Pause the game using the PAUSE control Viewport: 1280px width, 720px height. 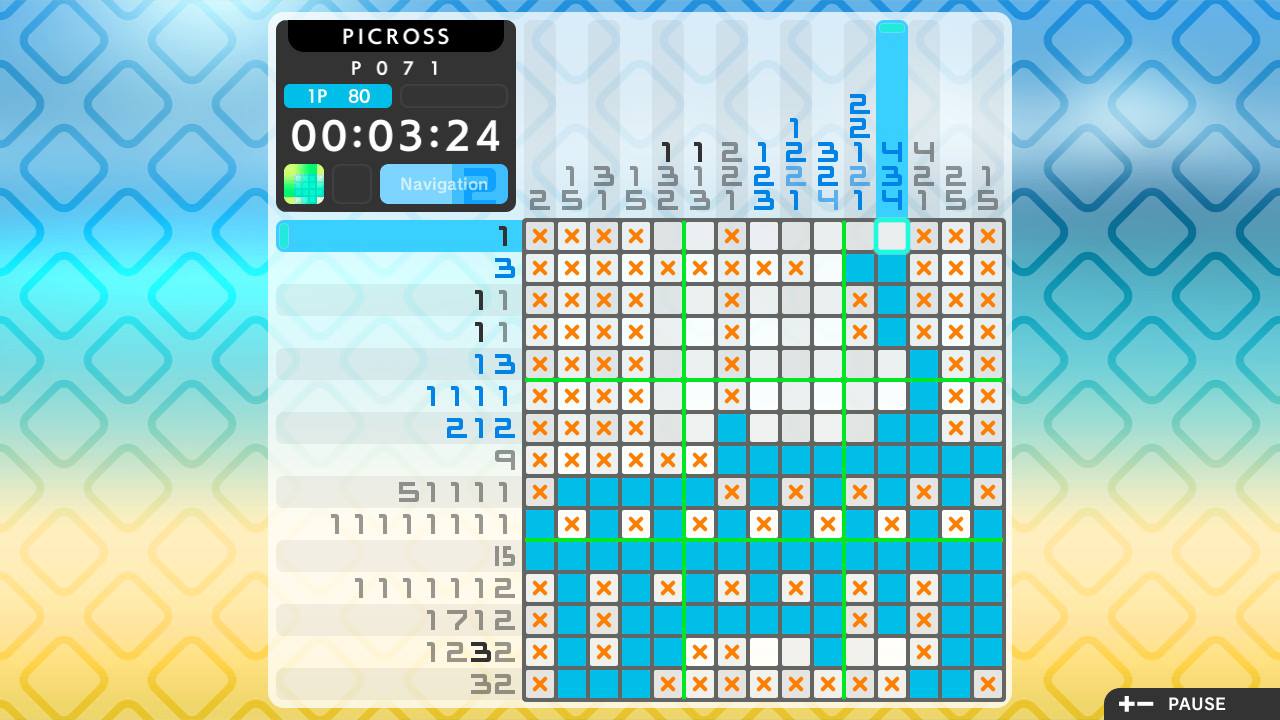point(1196,704)
